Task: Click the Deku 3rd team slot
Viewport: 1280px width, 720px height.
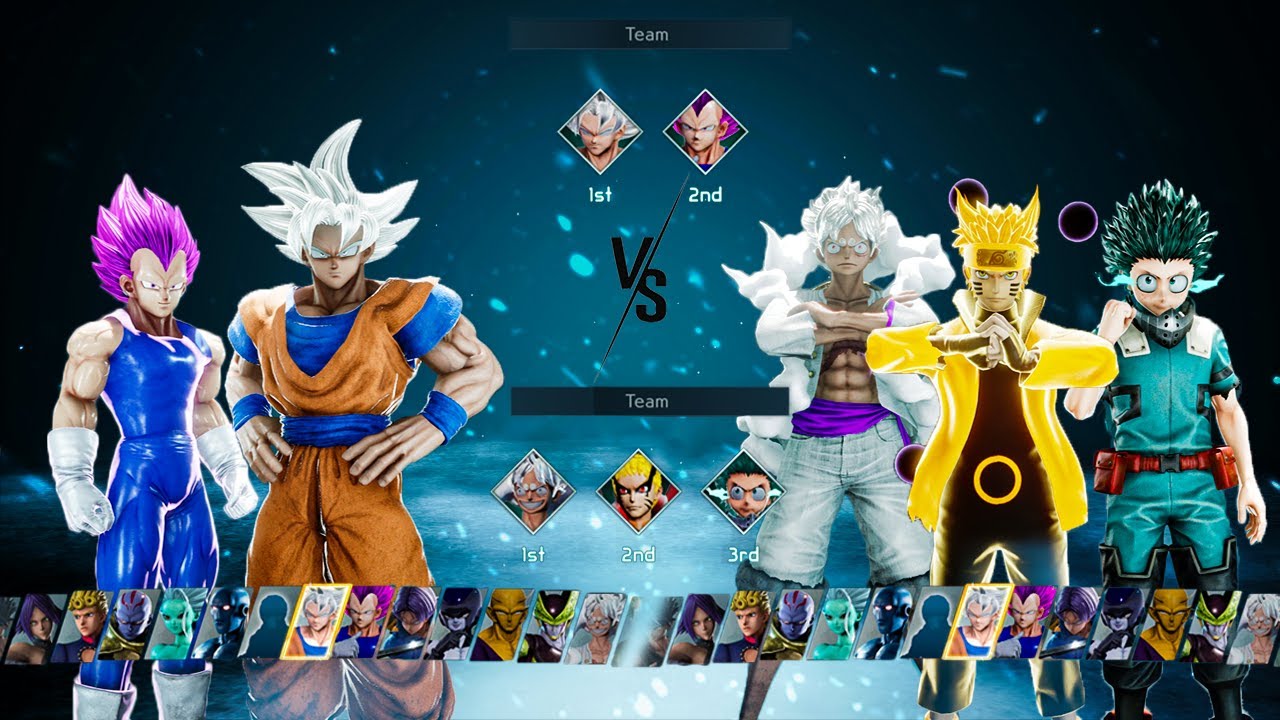Action: (x=743, y=491)
